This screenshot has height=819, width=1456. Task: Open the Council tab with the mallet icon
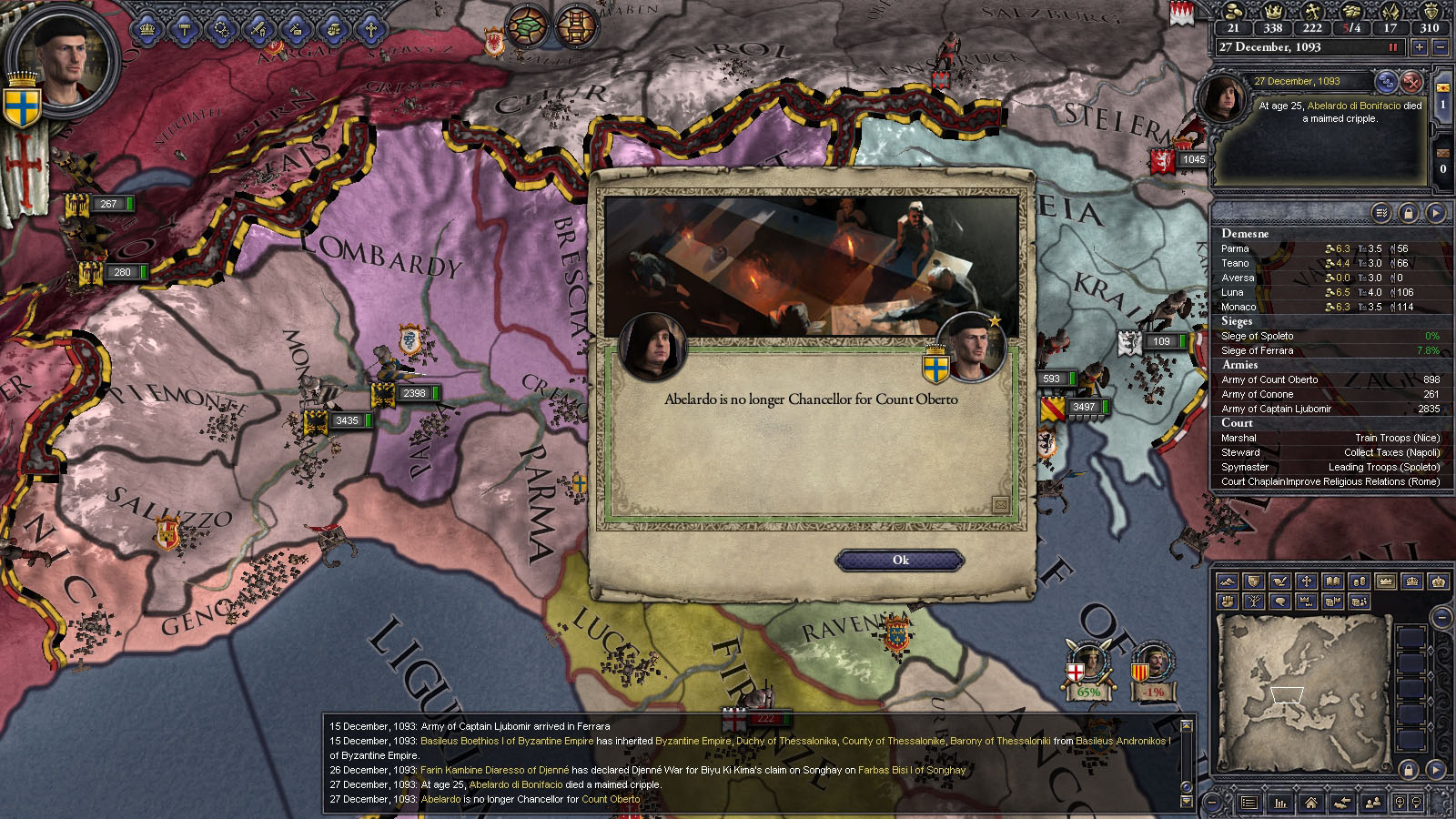point(185,30)
